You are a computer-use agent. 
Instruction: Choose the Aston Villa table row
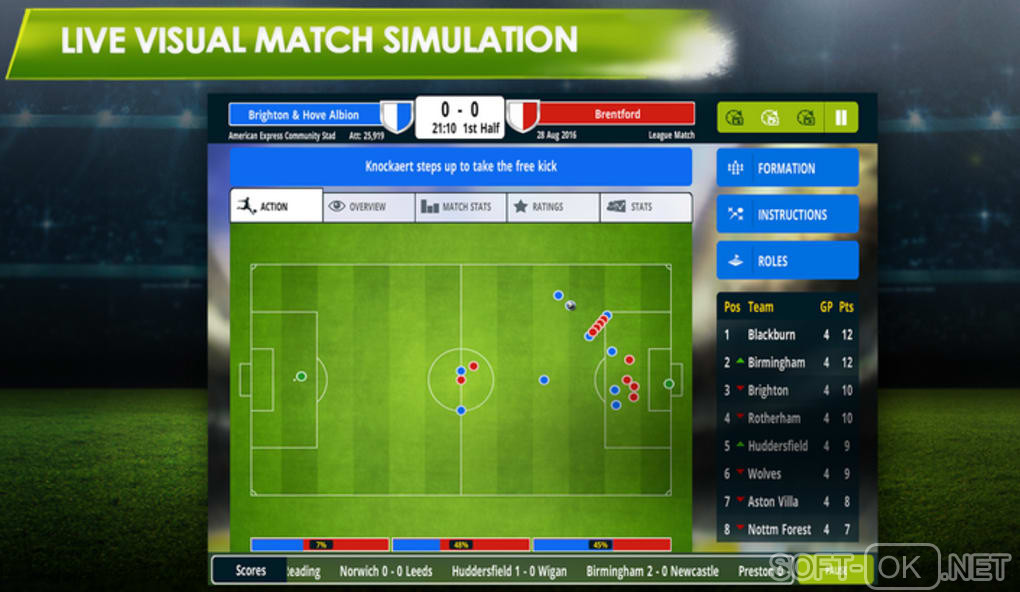pos(788,502)
